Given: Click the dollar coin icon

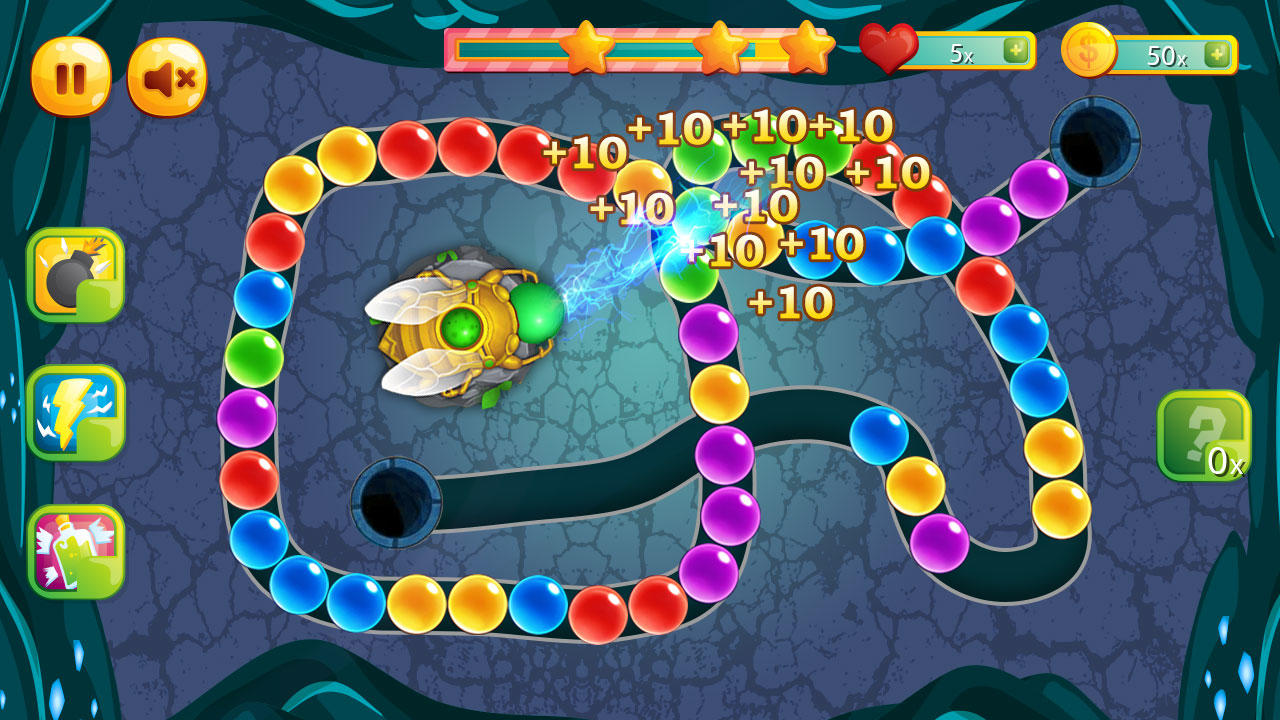Looking at the screenshot, I should click(x=1093, y=53).
